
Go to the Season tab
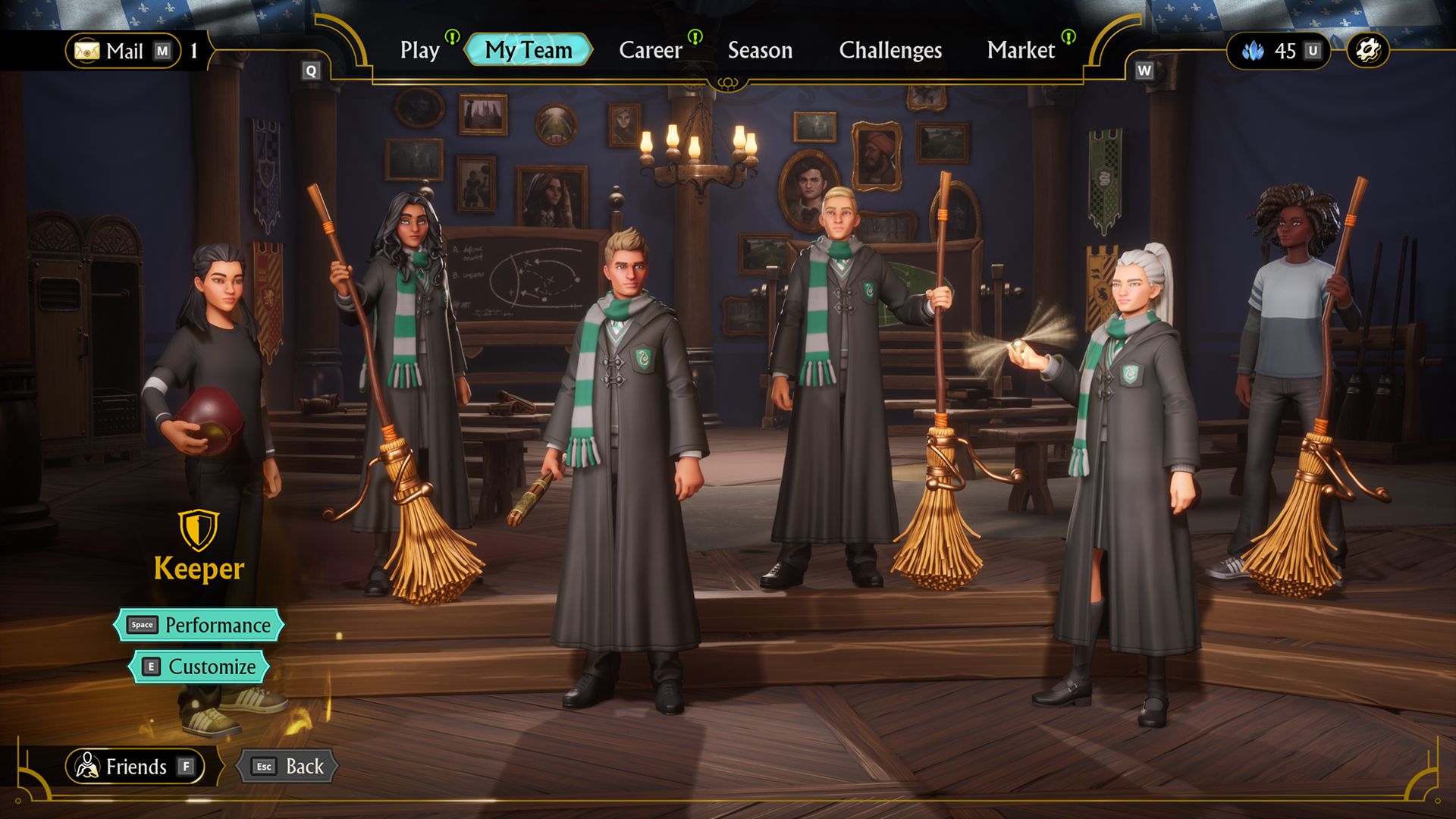coord(760,50)
